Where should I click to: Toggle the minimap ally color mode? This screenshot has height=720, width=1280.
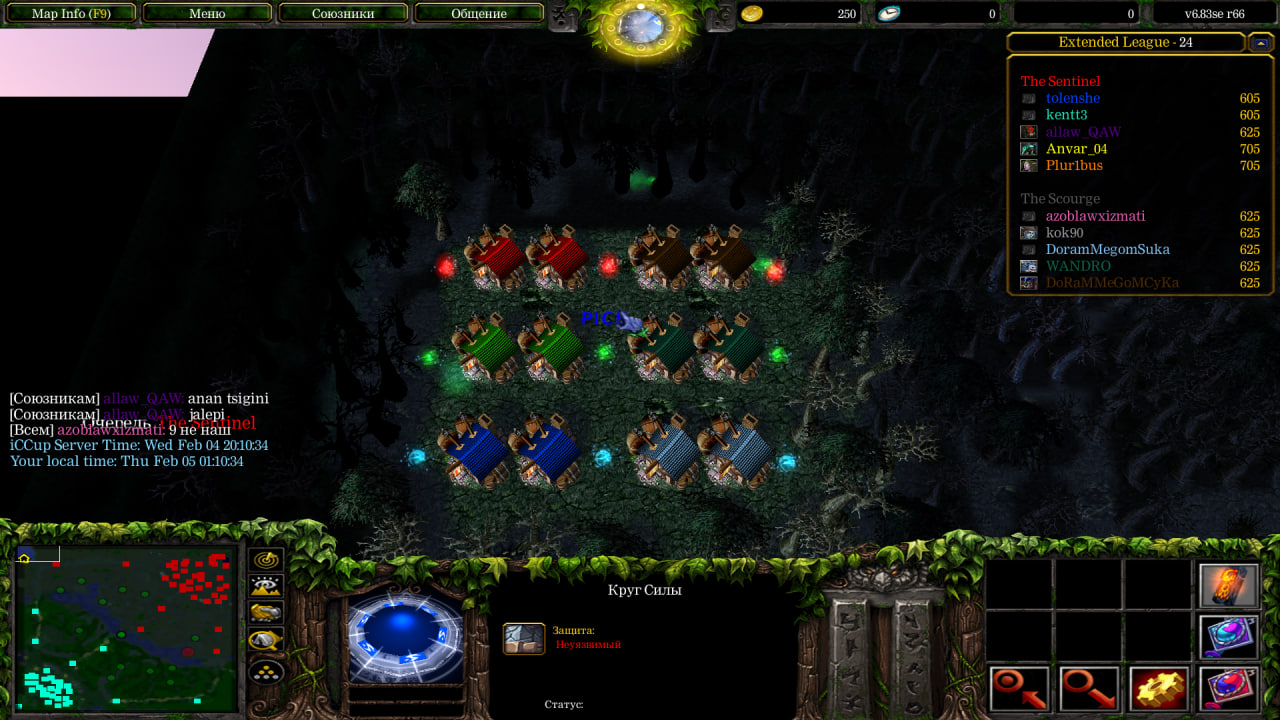266,613
